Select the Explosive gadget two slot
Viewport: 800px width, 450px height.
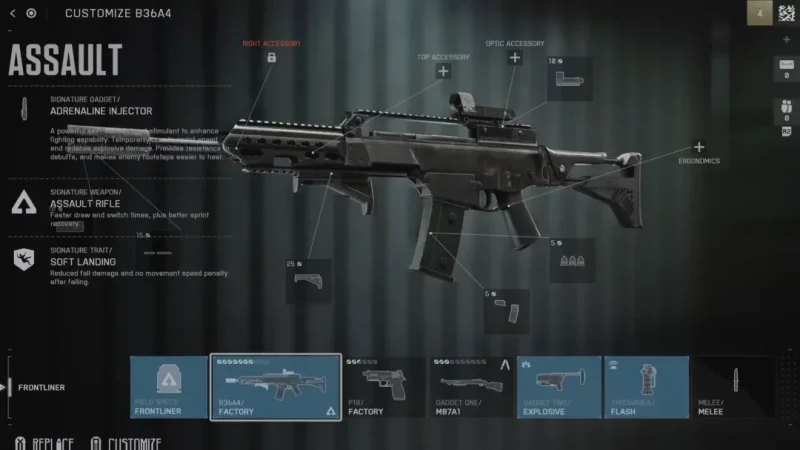(558, 388)
